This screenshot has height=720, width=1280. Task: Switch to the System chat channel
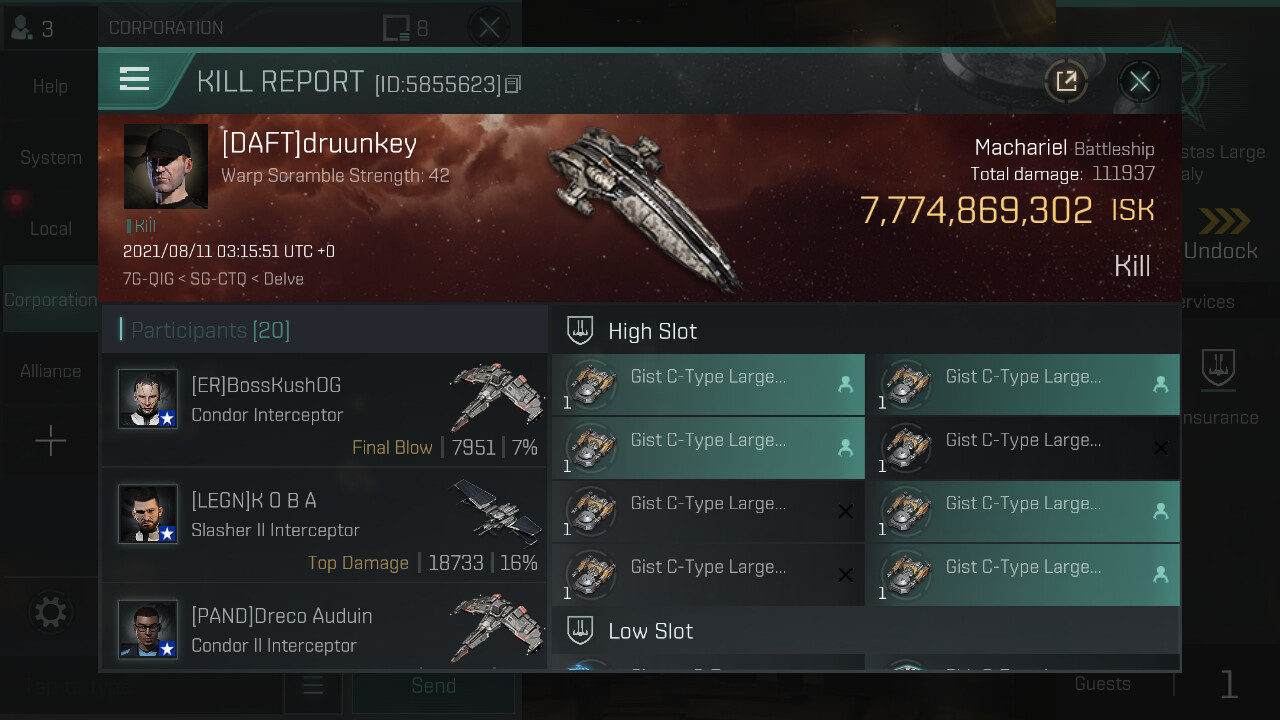(50, 158)
